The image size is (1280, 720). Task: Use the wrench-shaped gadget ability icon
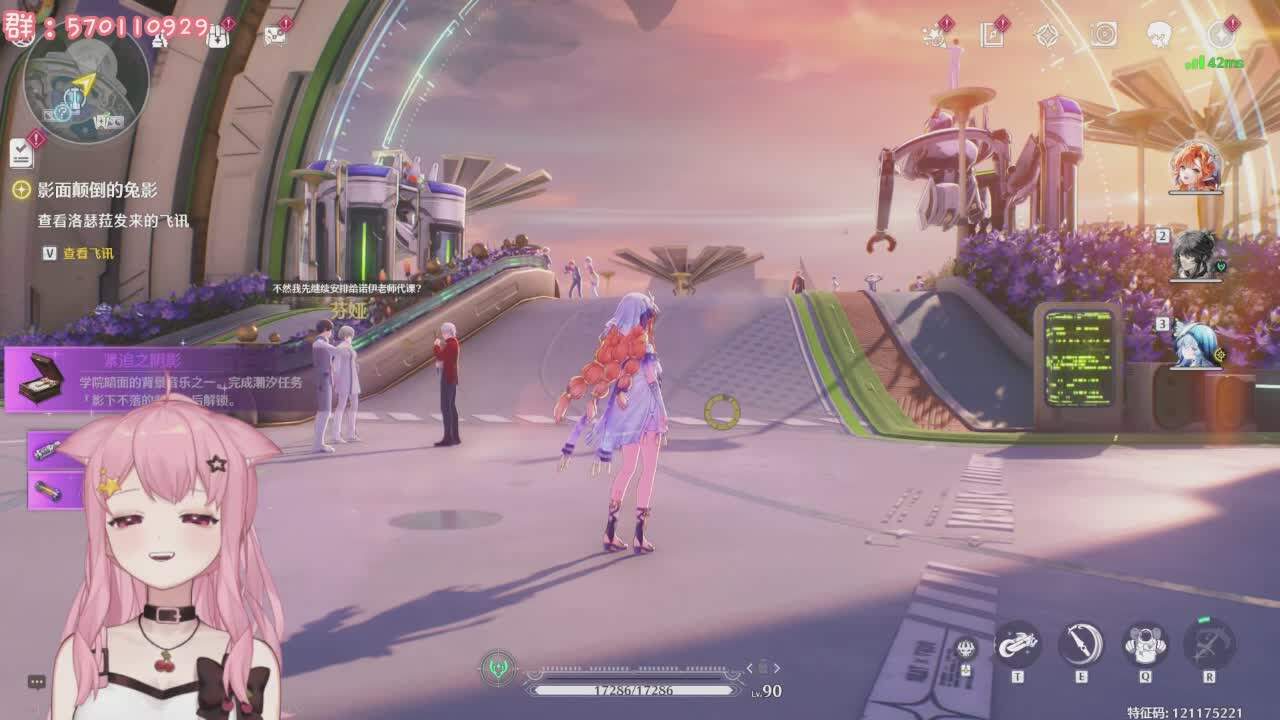pyautogui.click(x=1017, y=644)
